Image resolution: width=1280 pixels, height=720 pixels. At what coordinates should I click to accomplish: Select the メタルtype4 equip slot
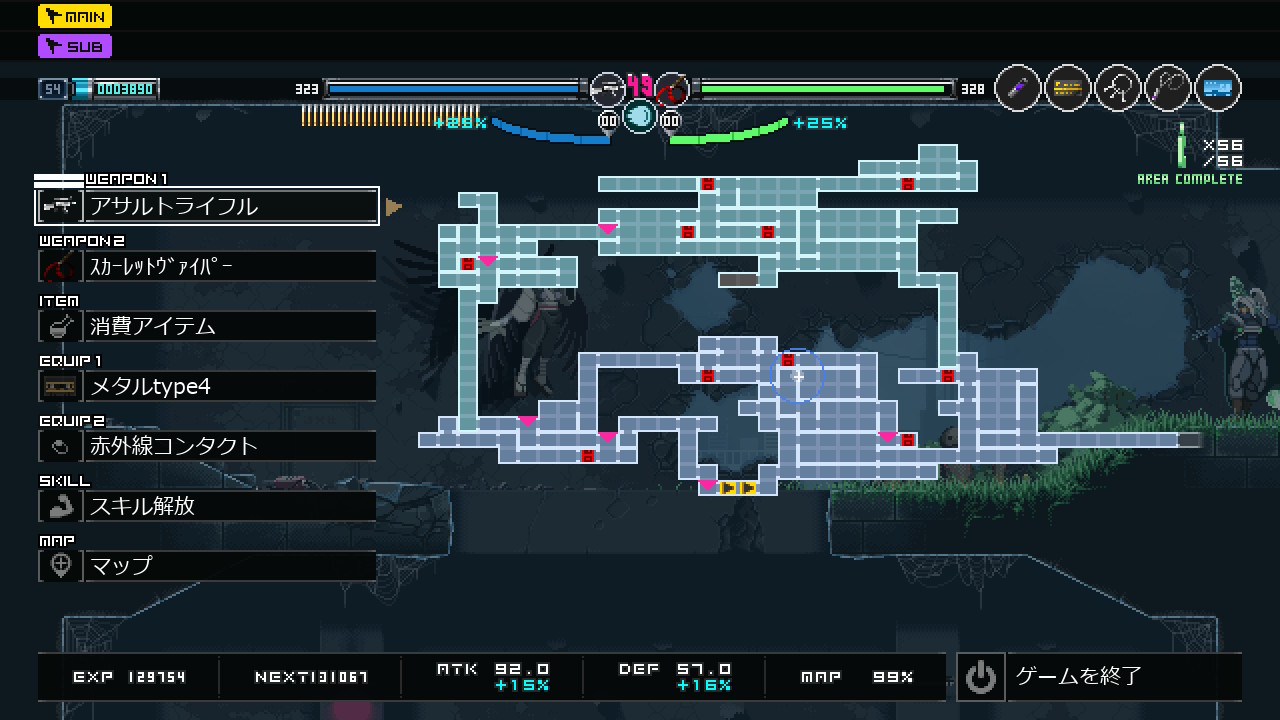207,386
